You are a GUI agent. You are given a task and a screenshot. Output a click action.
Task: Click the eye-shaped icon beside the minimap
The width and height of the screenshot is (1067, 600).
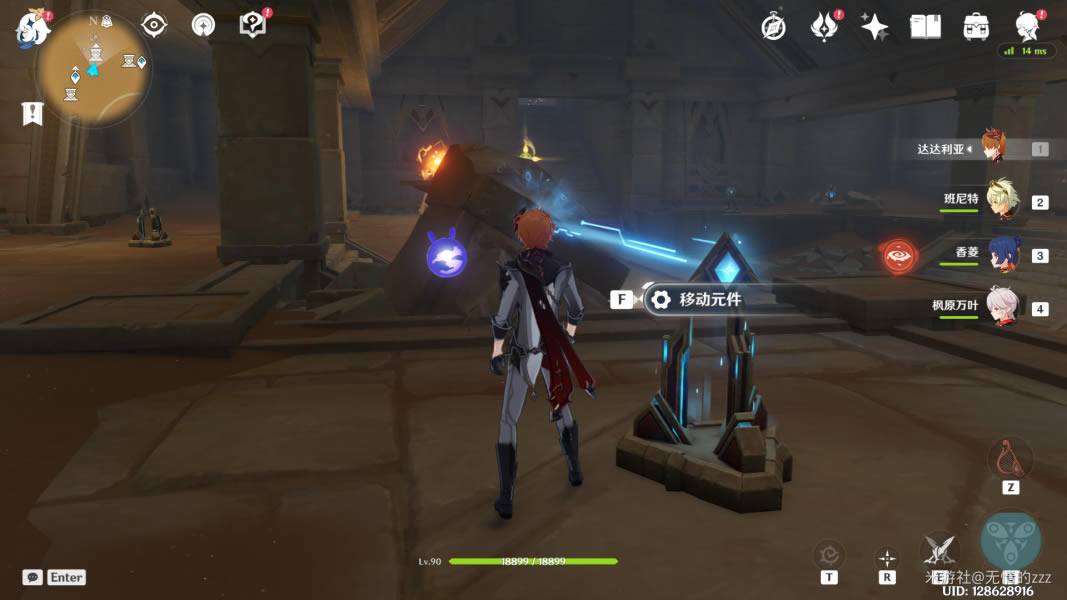(x=154, y=25)
